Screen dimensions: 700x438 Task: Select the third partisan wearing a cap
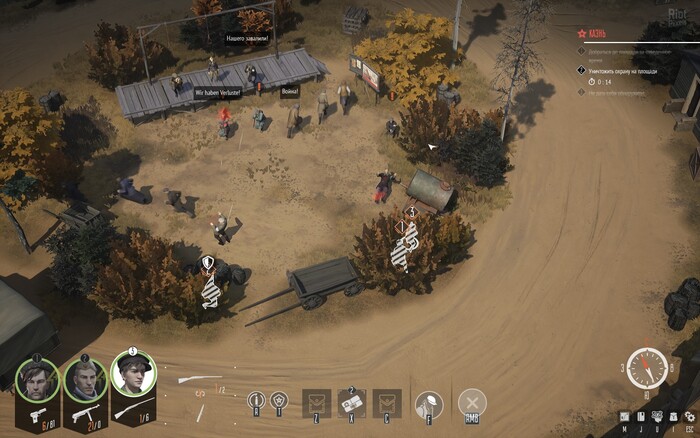pos(132,376)
